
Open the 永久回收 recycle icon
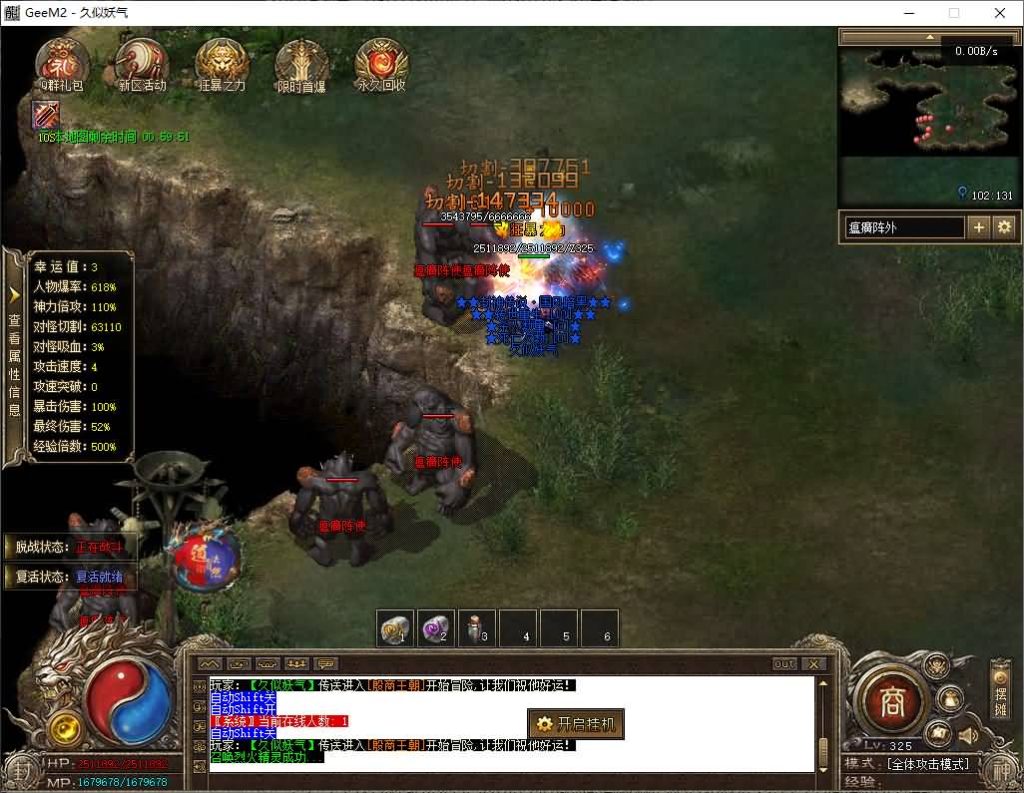(381, 63)
